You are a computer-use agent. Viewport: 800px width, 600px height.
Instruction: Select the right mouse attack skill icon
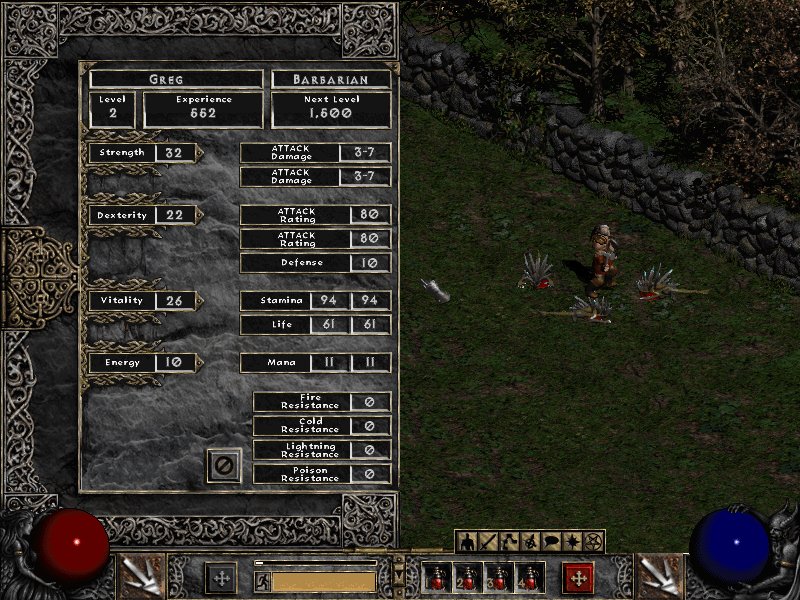[x=658, y=576]
